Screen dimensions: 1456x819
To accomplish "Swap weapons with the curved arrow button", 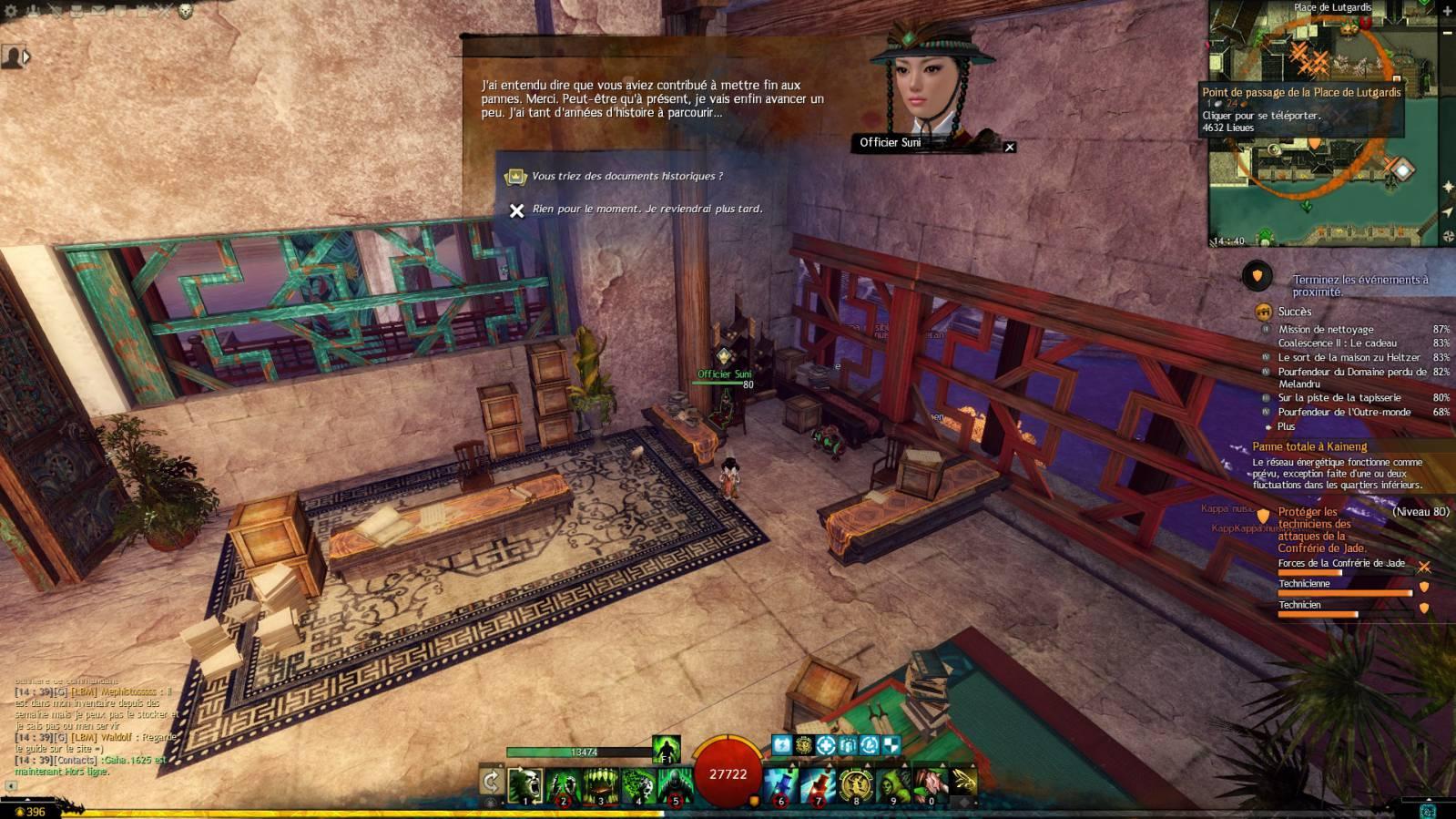I will tap(491, 782).
